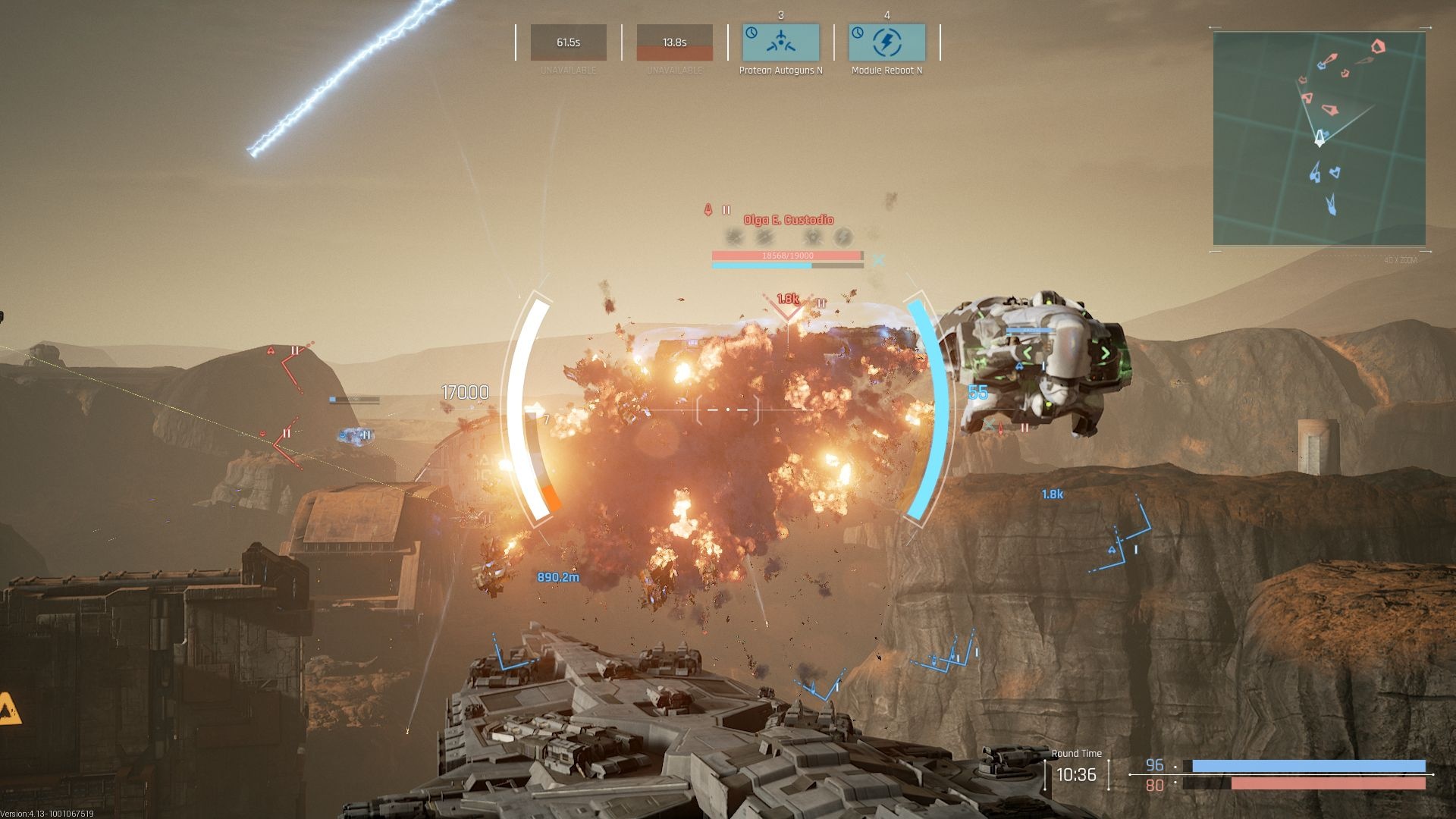Toggle the second unavailable module showing 13.8s

pyautogui.click(x=675, y=42)
